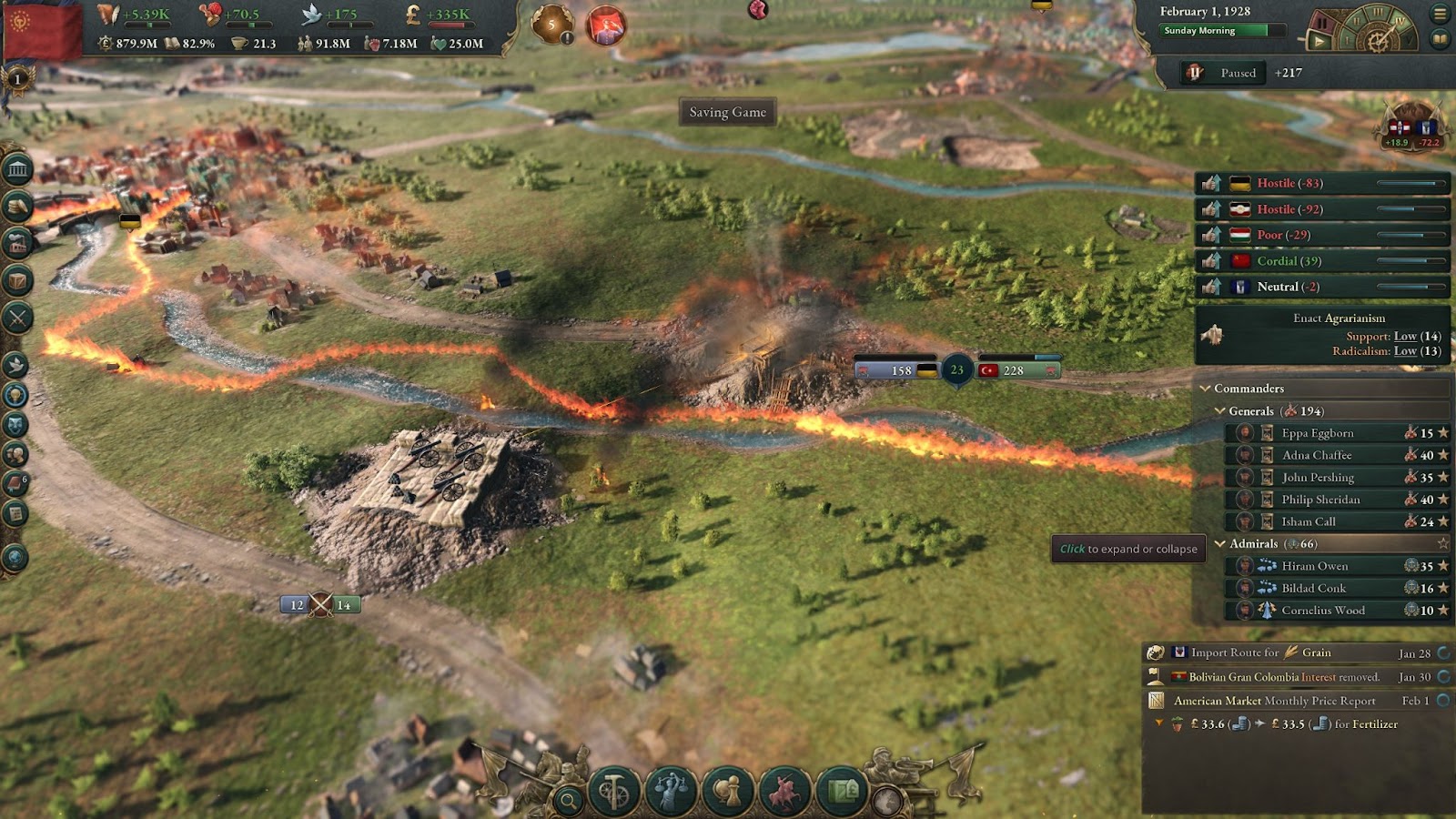
Task: Open the Diplomacy panel with dove icon
Action: click(x=15, y=365)
